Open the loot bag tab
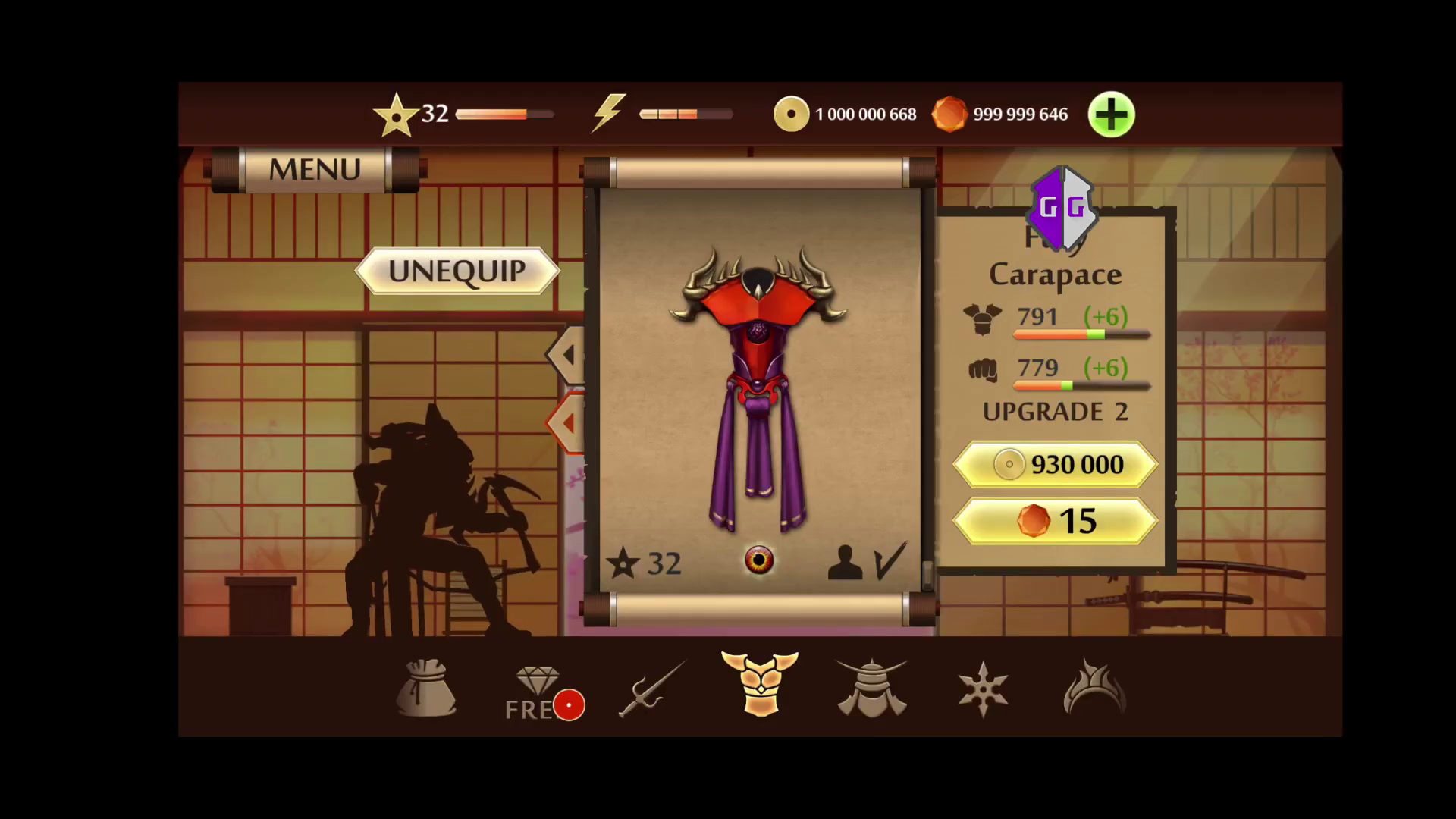The width and height of the screenshot is (1456, 819). pyautogui.click(x=426, y=689)
